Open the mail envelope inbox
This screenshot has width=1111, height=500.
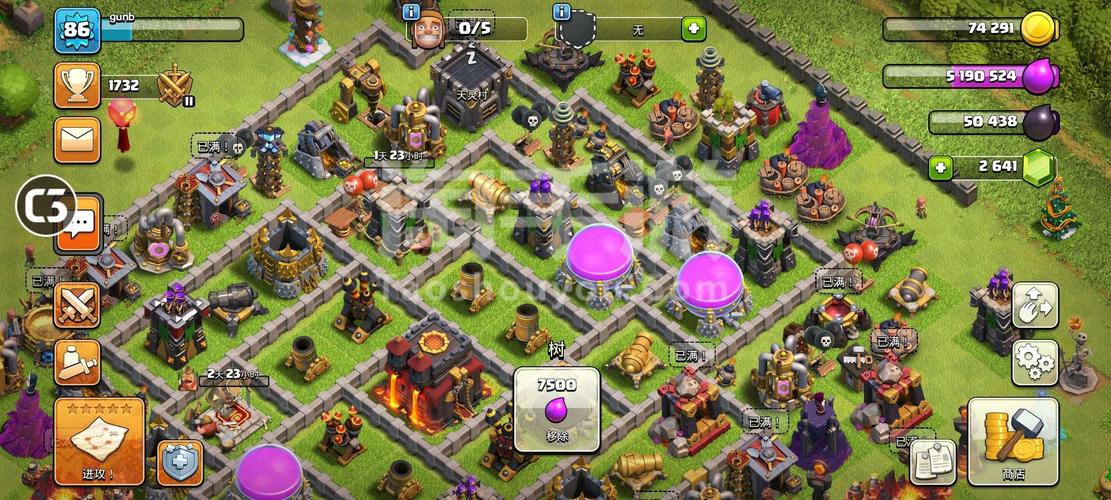point(77,139)
